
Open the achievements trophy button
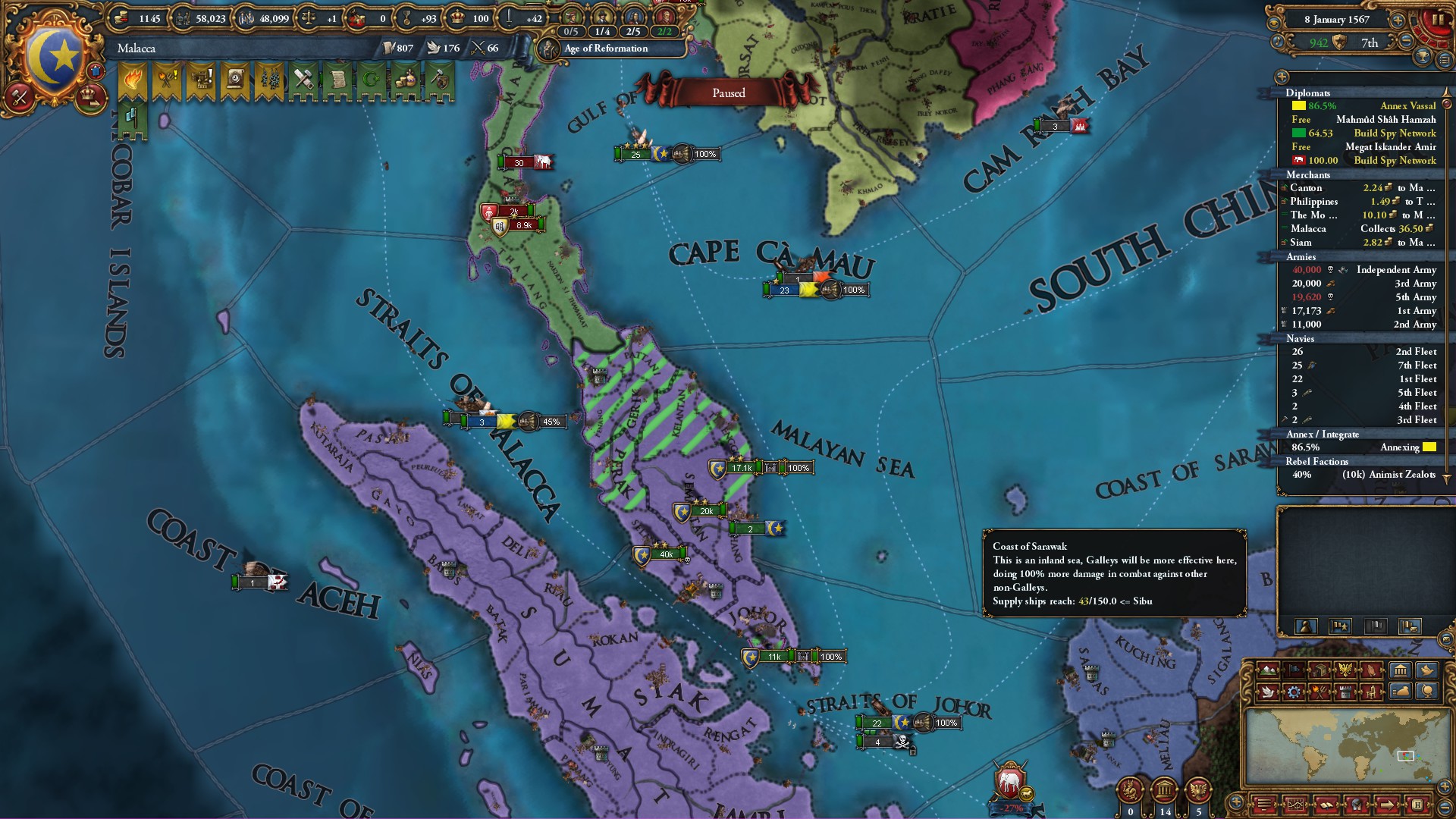(1423, 57)
